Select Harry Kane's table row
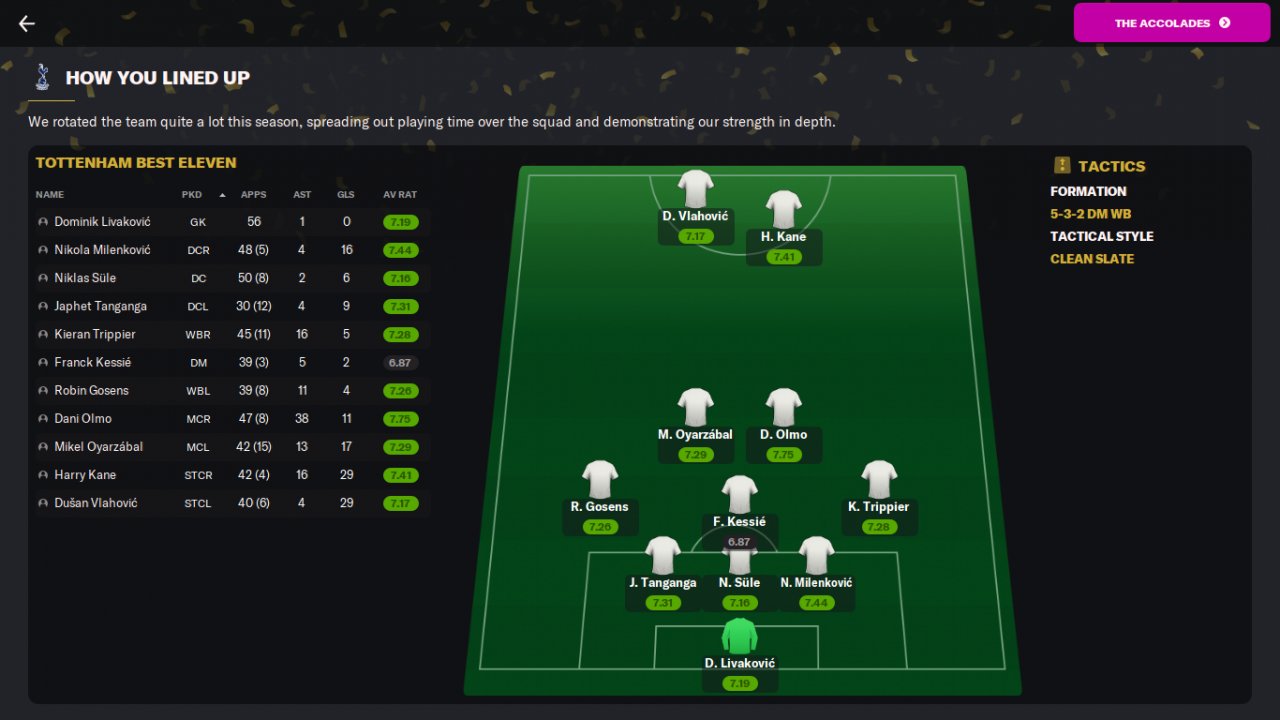This screenshot has width=1280, height=720. (x=85, y=475)
